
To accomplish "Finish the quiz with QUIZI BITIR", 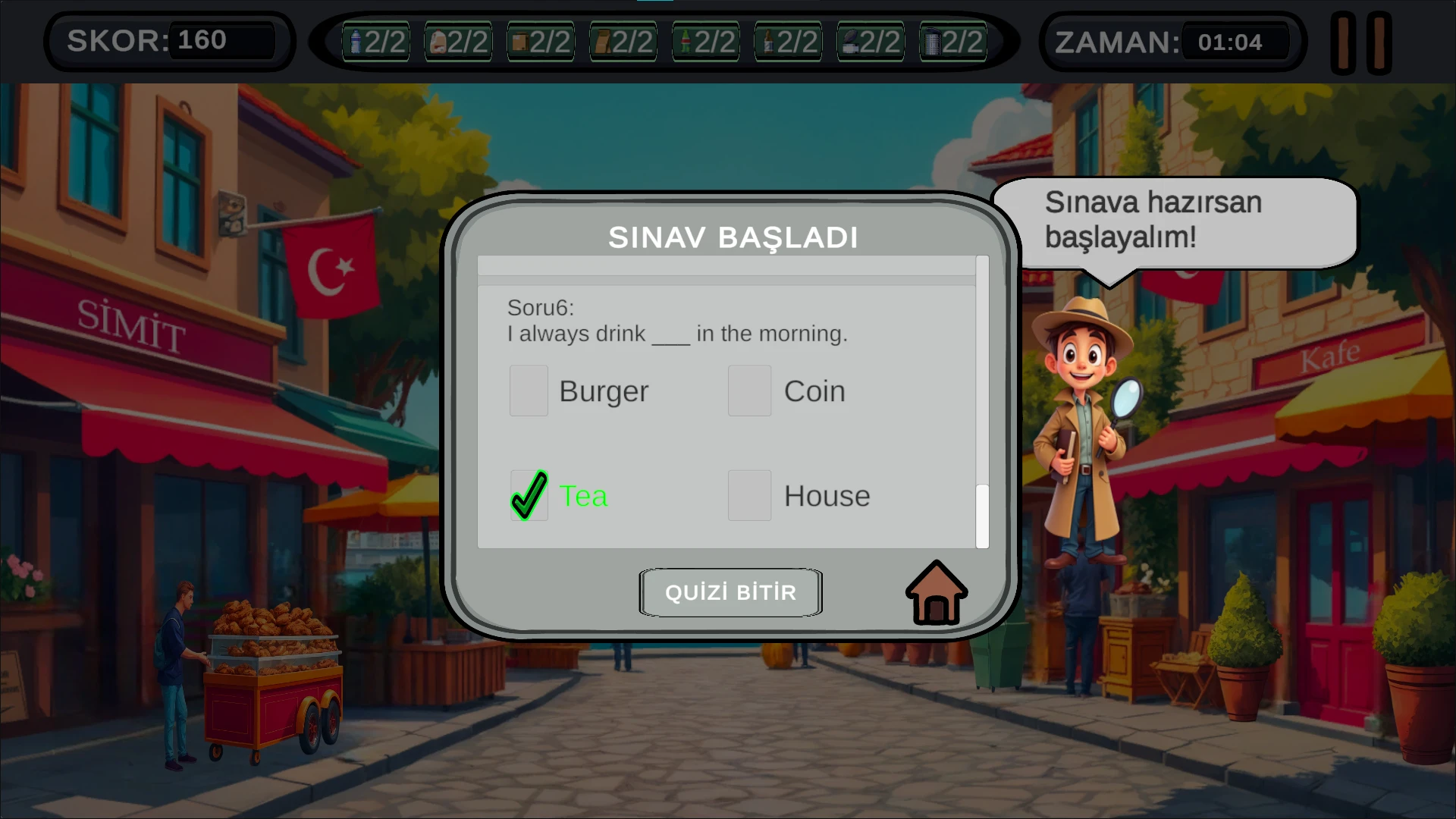I will [730, 592].
